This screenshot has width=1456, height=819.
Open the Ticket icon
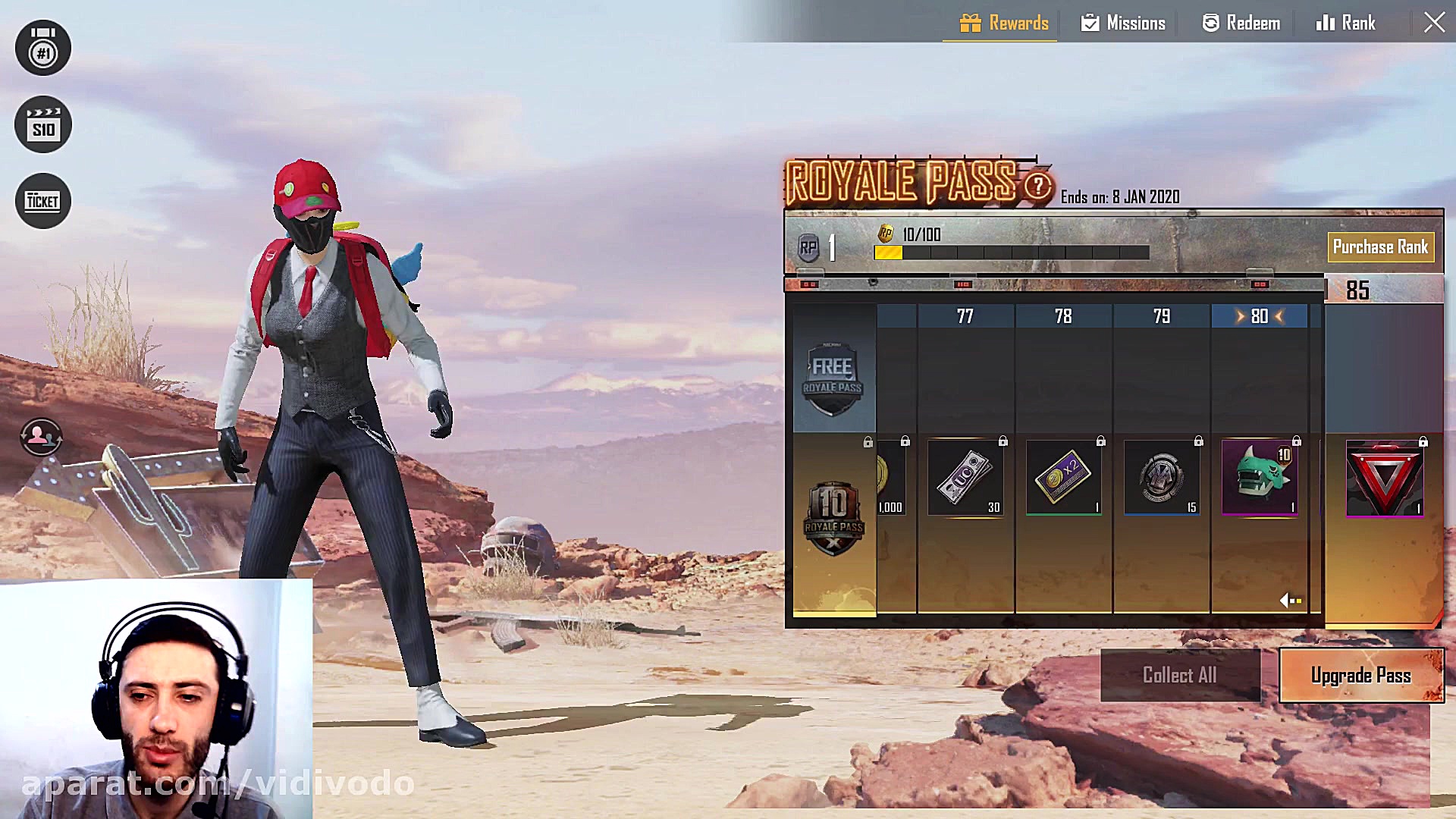43,201
